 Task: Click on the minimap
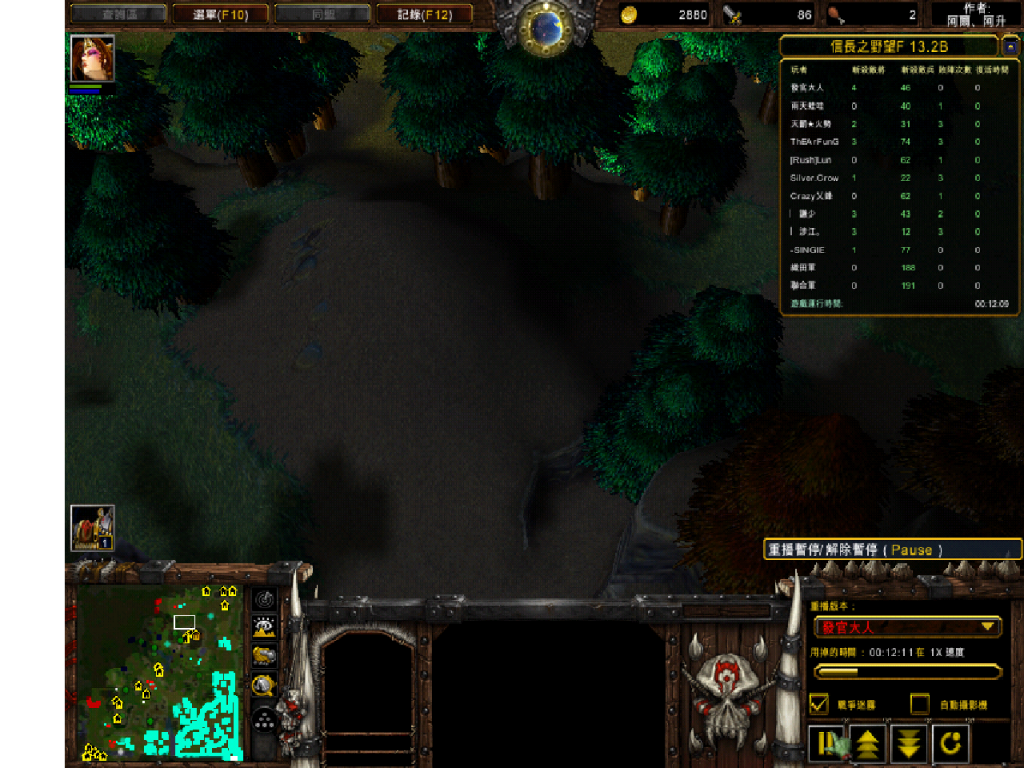click(160, 671)
